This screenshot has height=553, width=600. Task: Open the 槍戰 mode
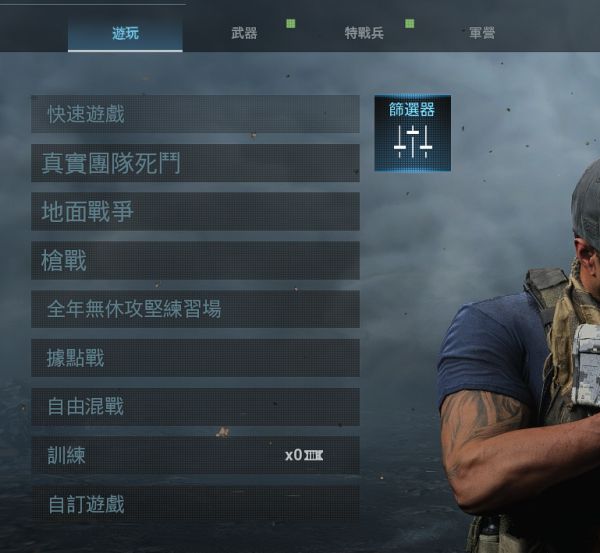tap(195, 261)
